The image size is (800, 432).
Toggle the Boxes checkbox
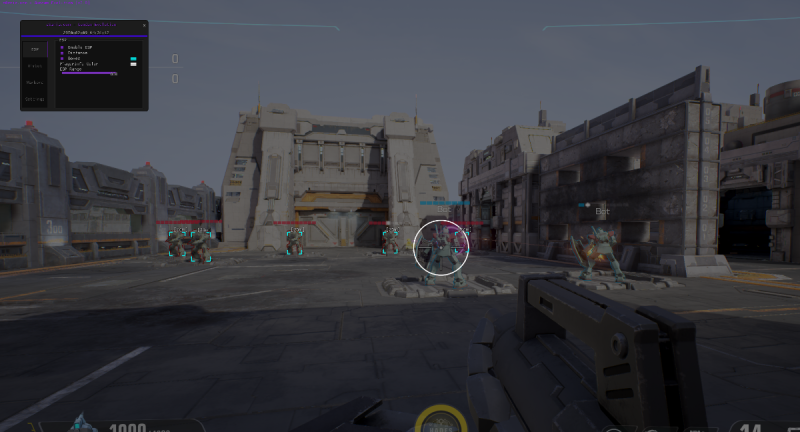tap(62, 59)
